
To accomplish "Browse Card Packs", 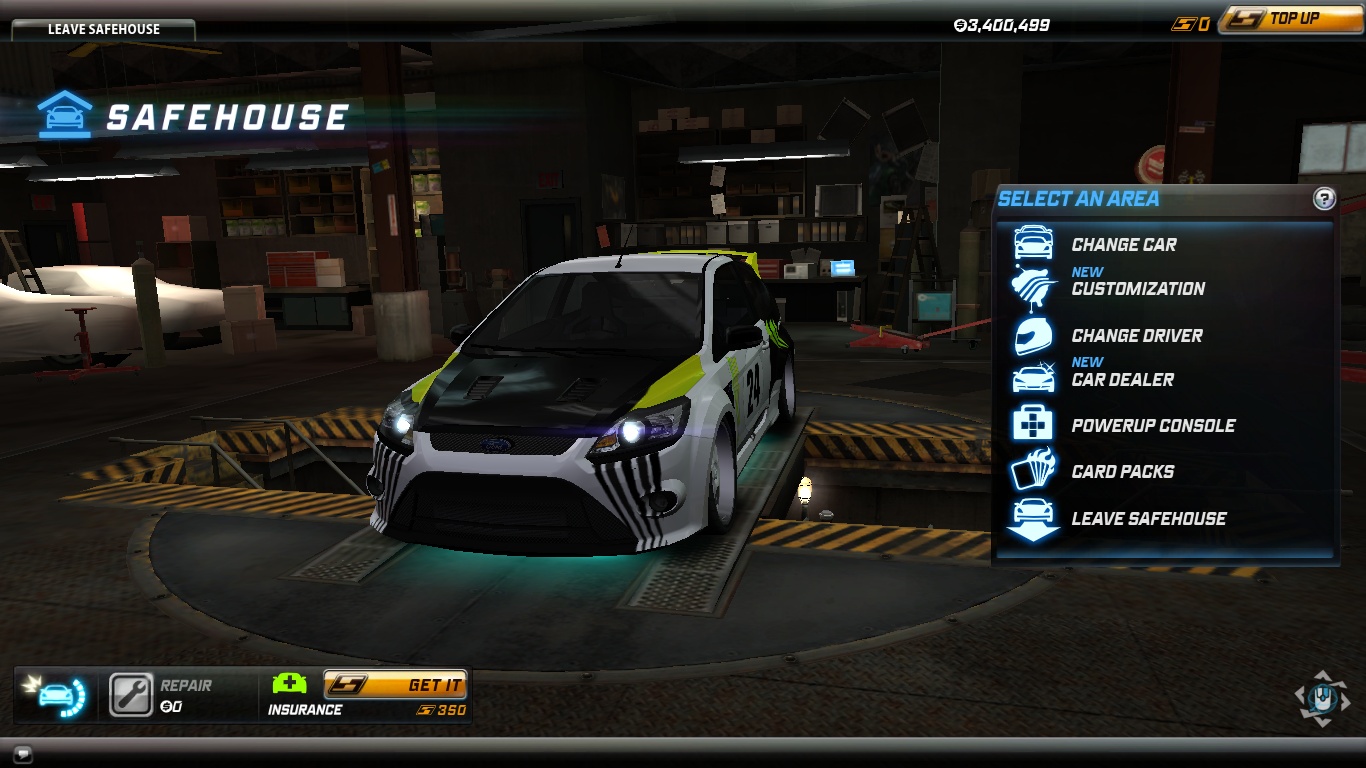I will point(1122,471).
